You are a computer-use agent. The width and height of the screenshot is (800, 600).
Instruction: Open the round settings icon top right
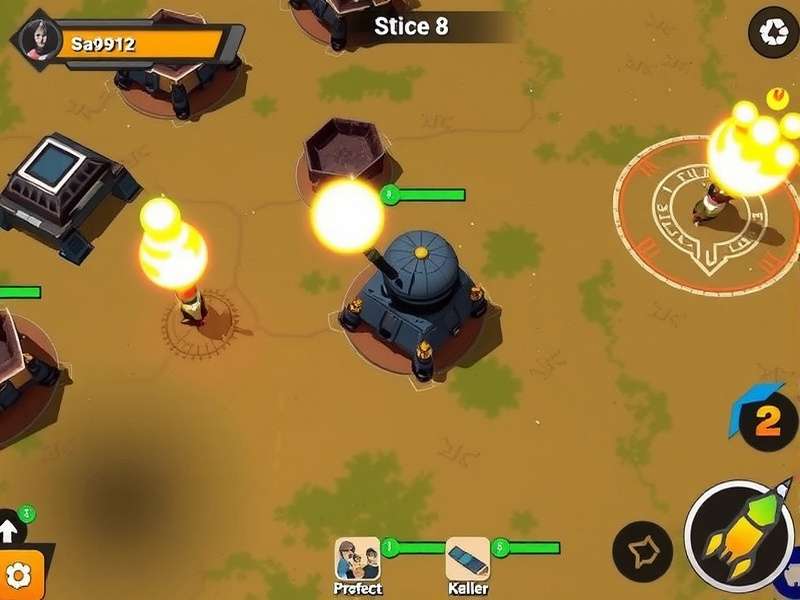click(773, 32)
